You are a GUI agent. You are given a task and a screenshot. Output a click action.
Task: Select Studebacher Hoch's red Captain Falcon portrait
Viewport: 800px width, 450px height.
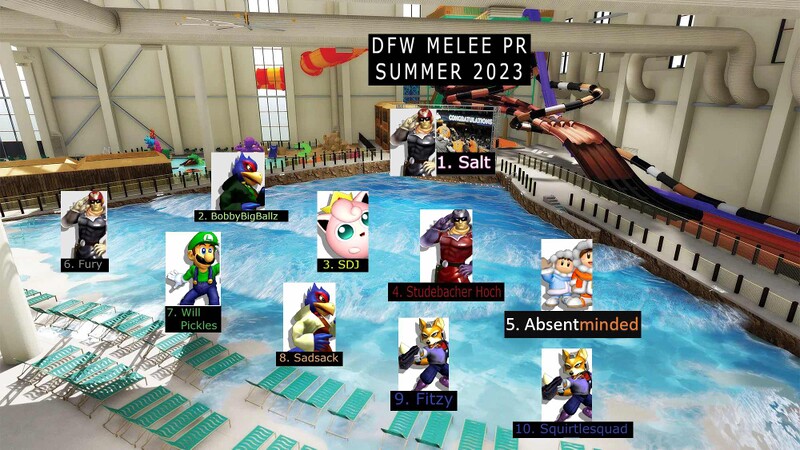[446, 245]
